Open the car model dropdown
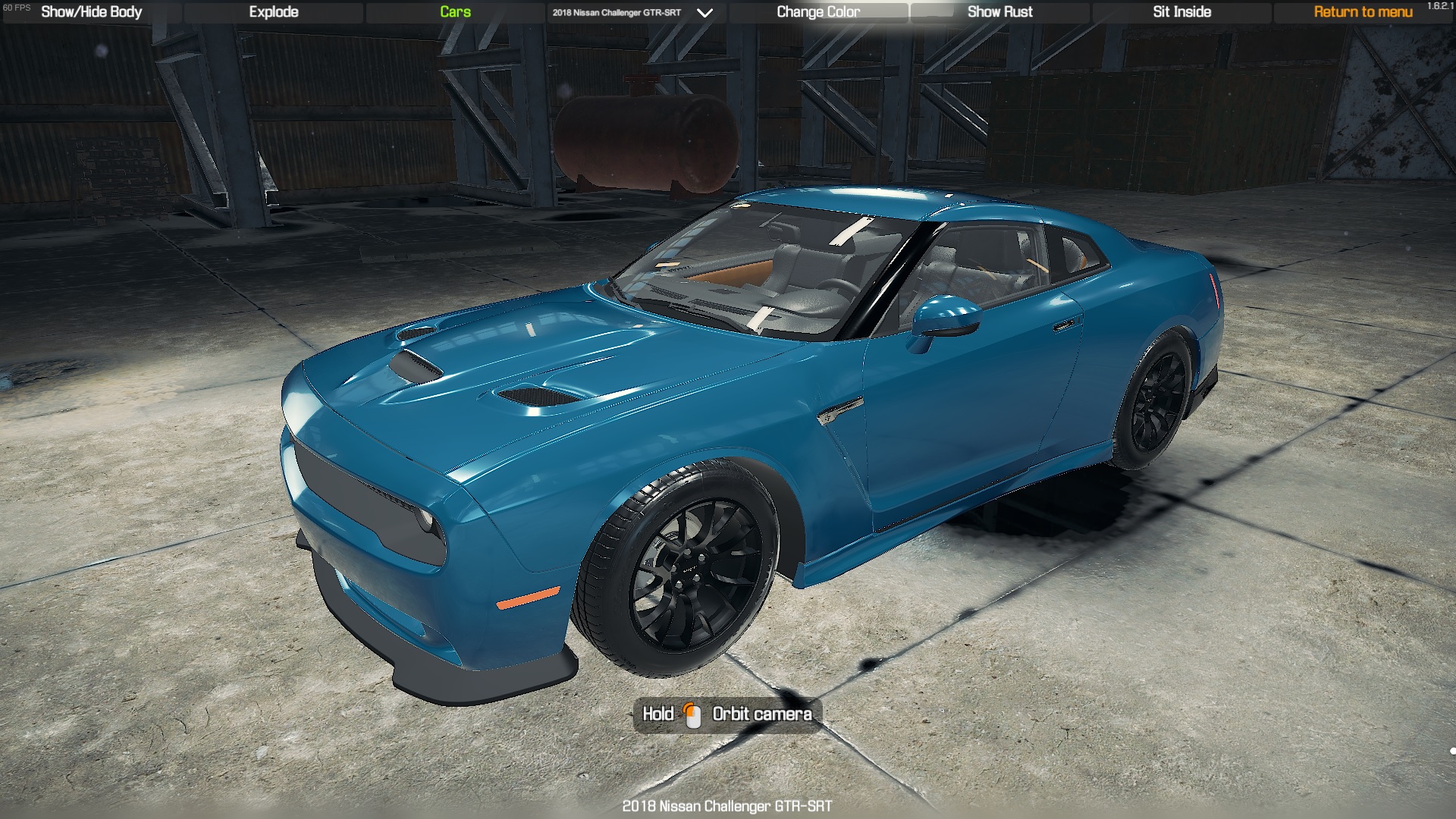This screenshot has width=1456, height=819. coord(704,13)
